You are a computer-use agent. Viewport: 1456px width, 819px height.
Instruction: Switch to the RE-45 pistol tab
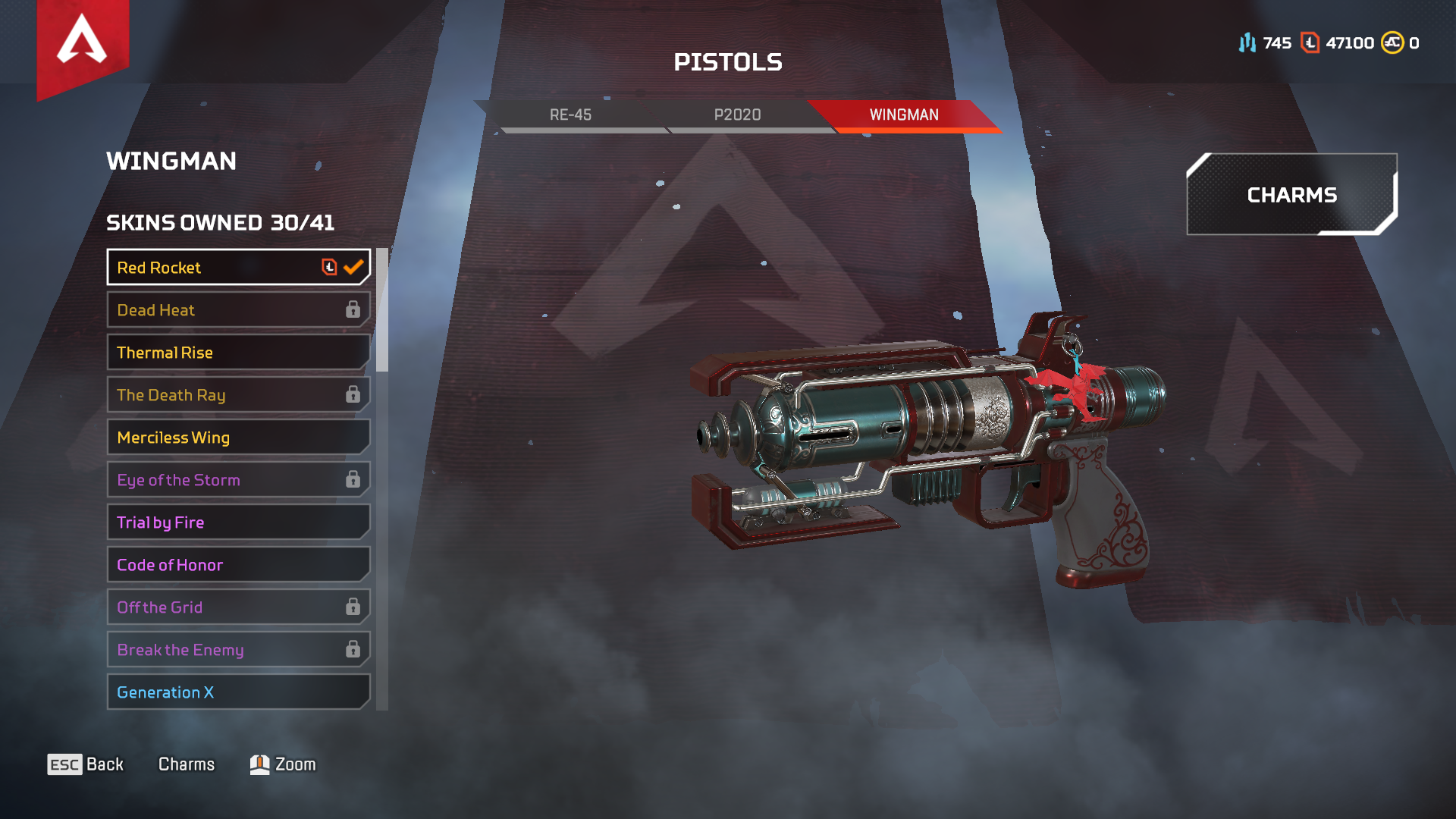pyautogui.click(x=570, y=115)
